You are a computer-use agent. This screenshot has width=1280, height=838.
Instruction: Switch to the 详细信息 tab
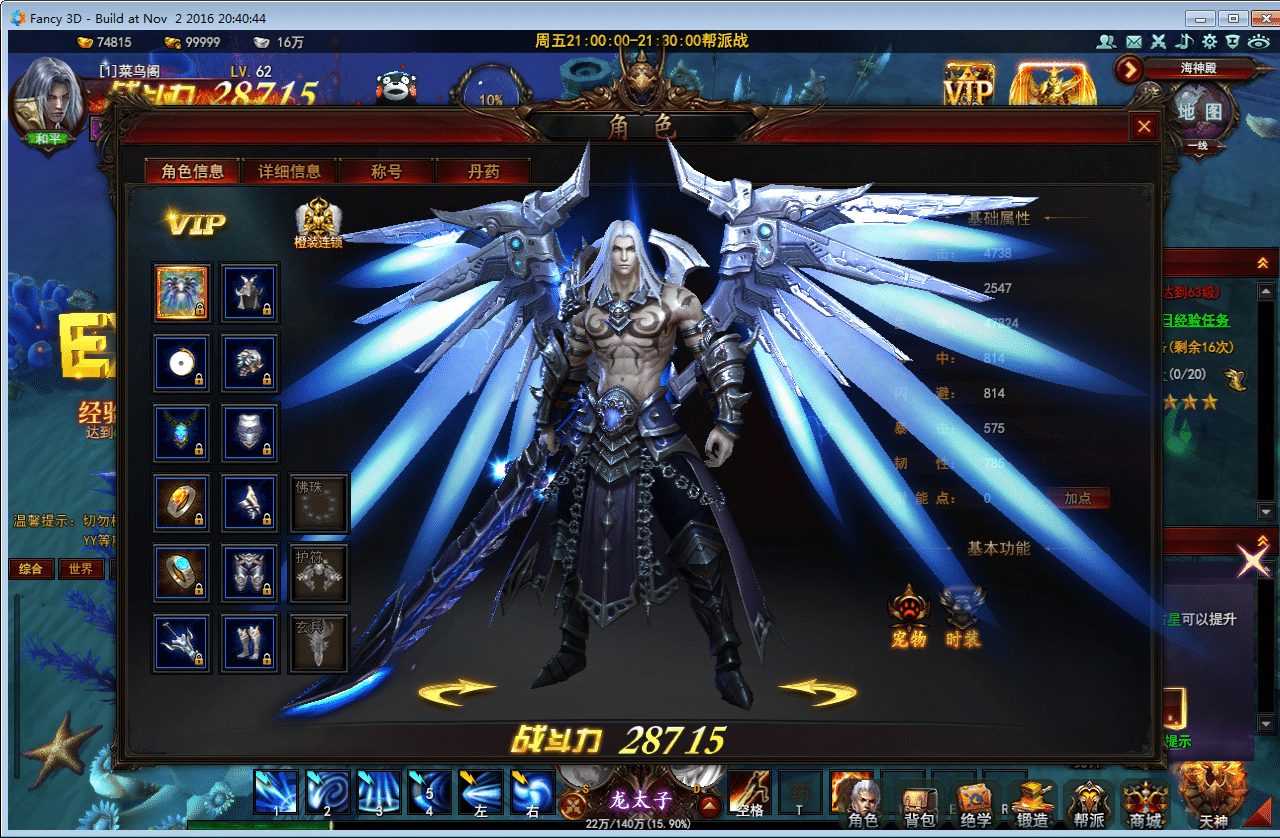289,172
